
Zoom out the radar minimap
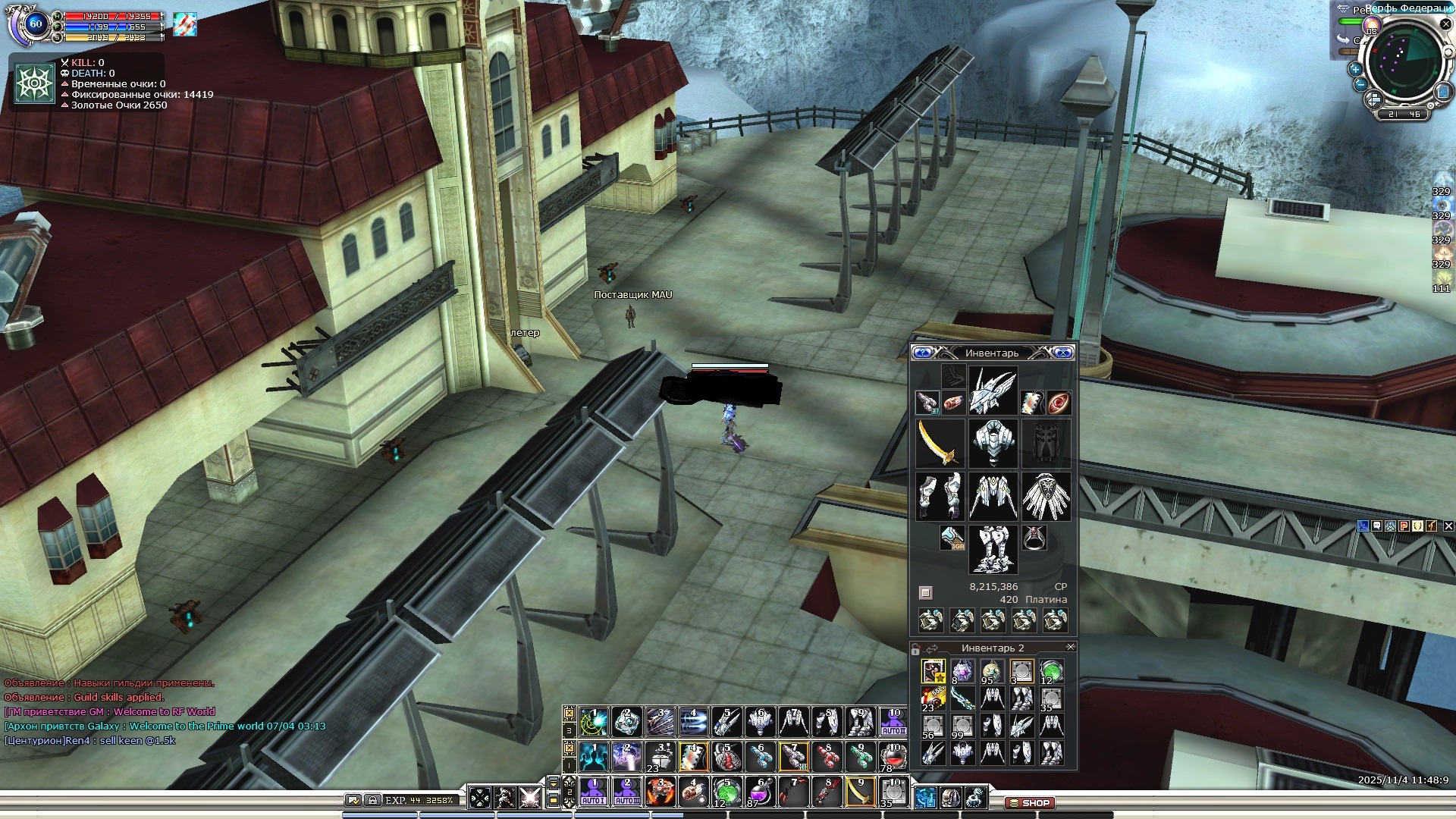pos(1360,84)
